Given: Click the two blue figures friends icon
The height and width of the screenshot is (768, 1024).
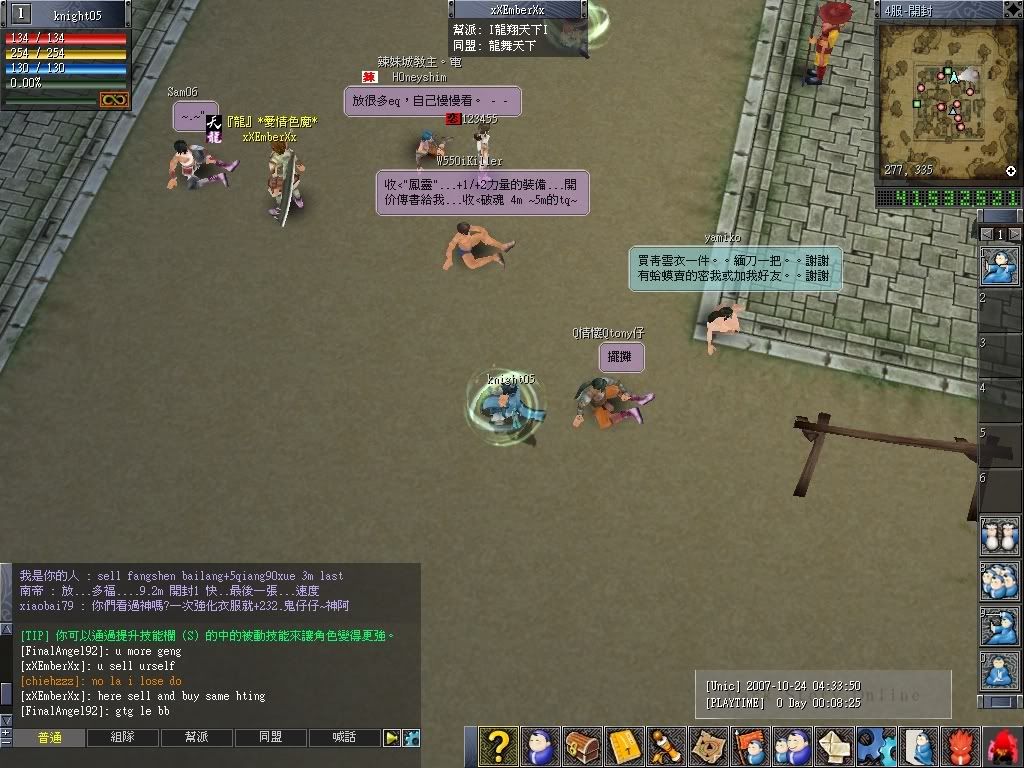Looking at the screenshot, I should (x=793, y=747).
